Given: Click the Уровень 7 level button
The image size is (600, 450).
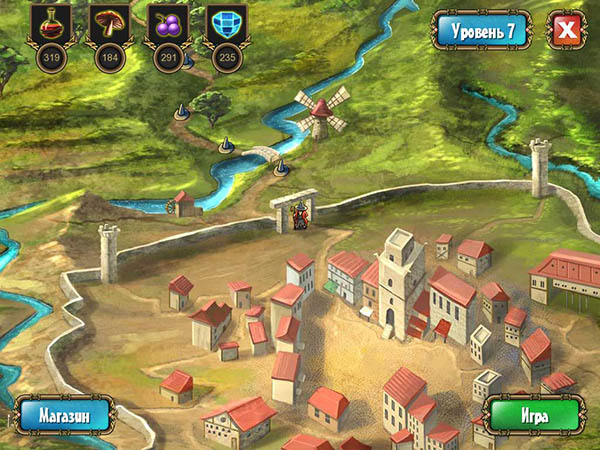Looking at the screenshot, I should (x=483, y=31).
